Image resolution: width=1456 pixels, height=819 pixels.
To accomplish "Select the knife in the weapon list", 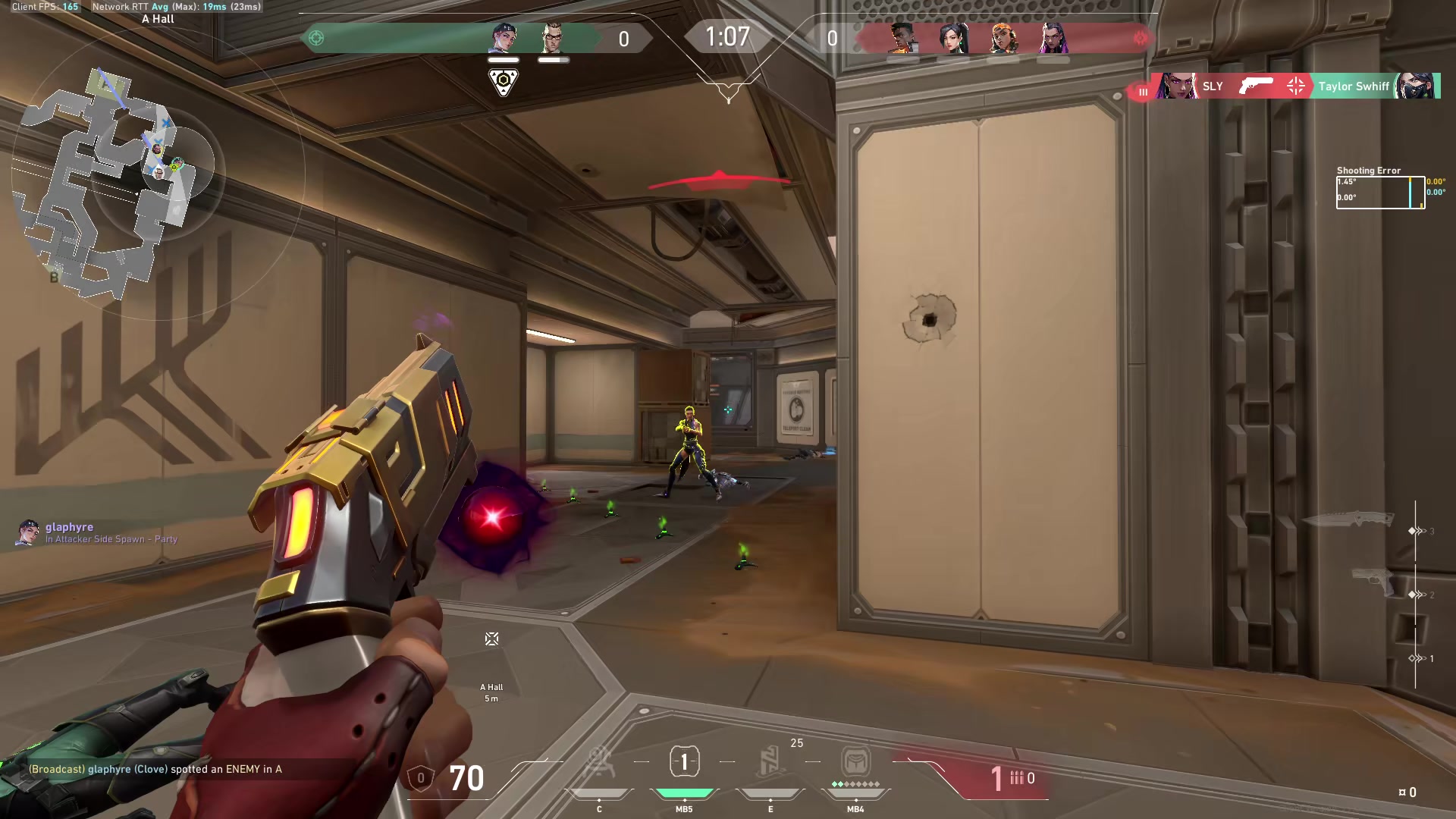I will click(1348, 520).
